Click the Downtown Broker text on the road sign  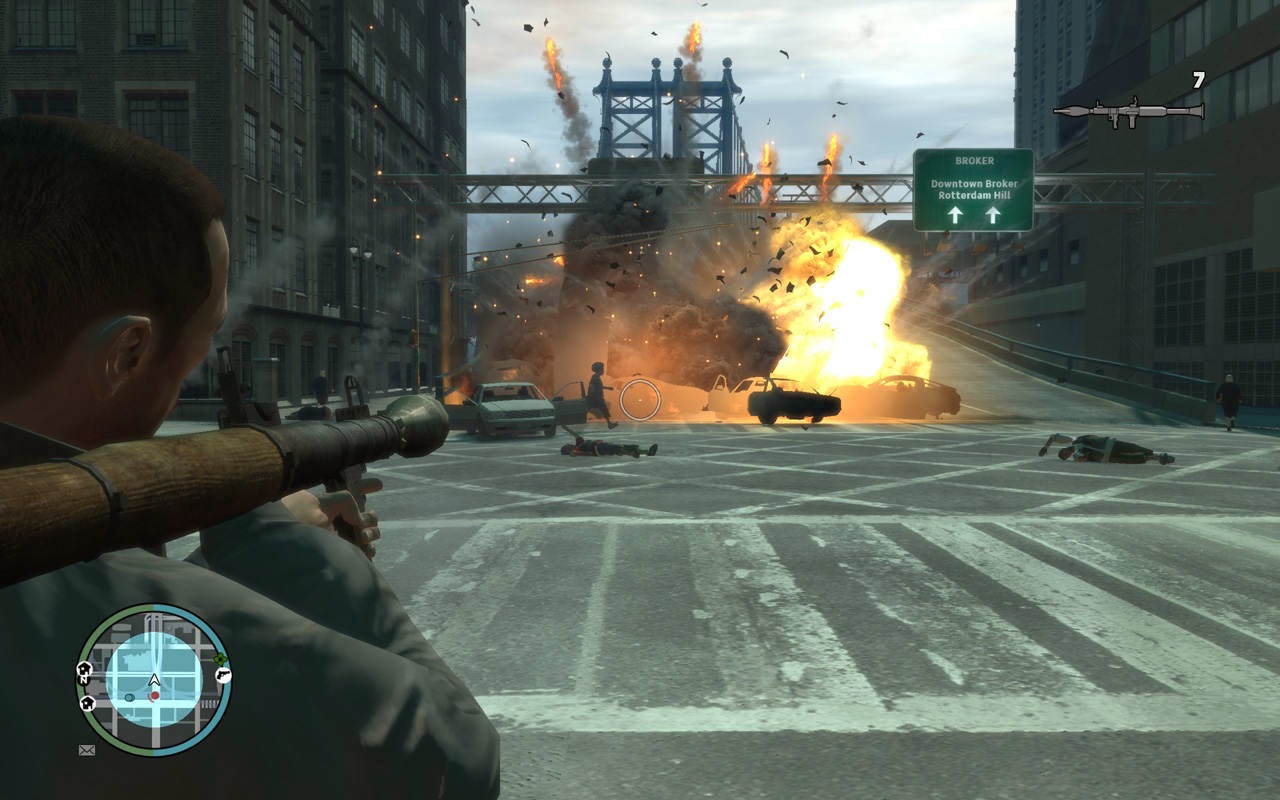(x=975, y=183)
